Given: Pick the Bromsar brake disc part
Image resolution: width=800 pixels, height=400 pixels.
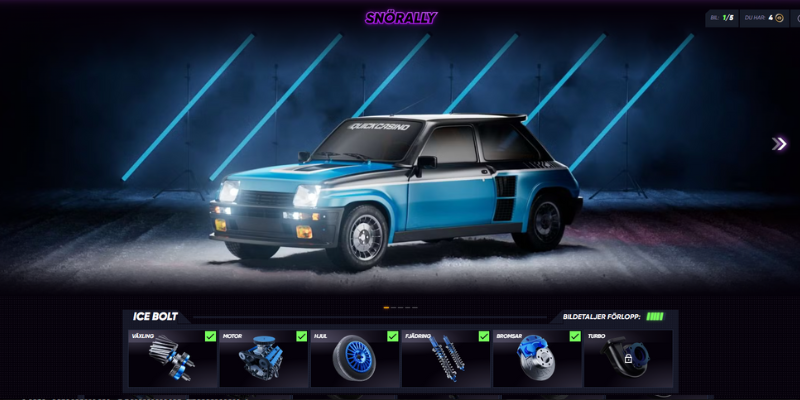Looking at the screenshot, I should (537, 359).
